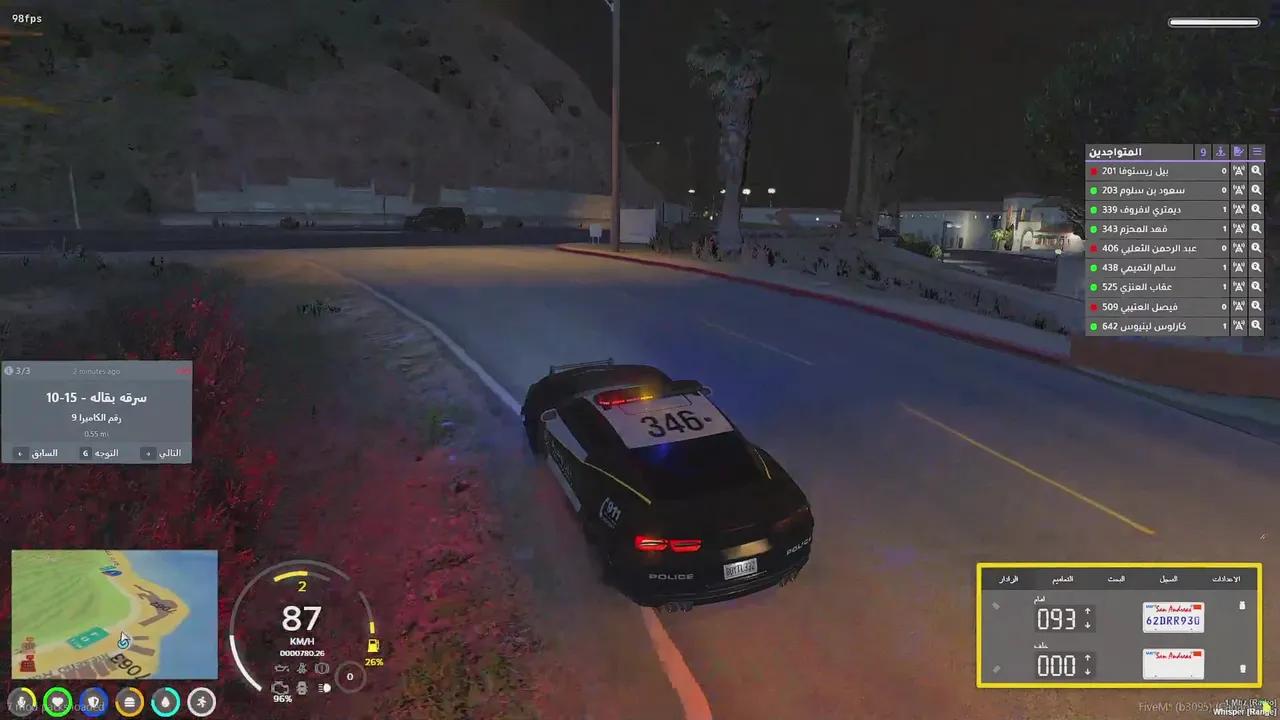This screenshot has height=720, width=1280.
Task: Click the radio antenna icon next to سعود بن سلوم
Action: (1237, 190)
